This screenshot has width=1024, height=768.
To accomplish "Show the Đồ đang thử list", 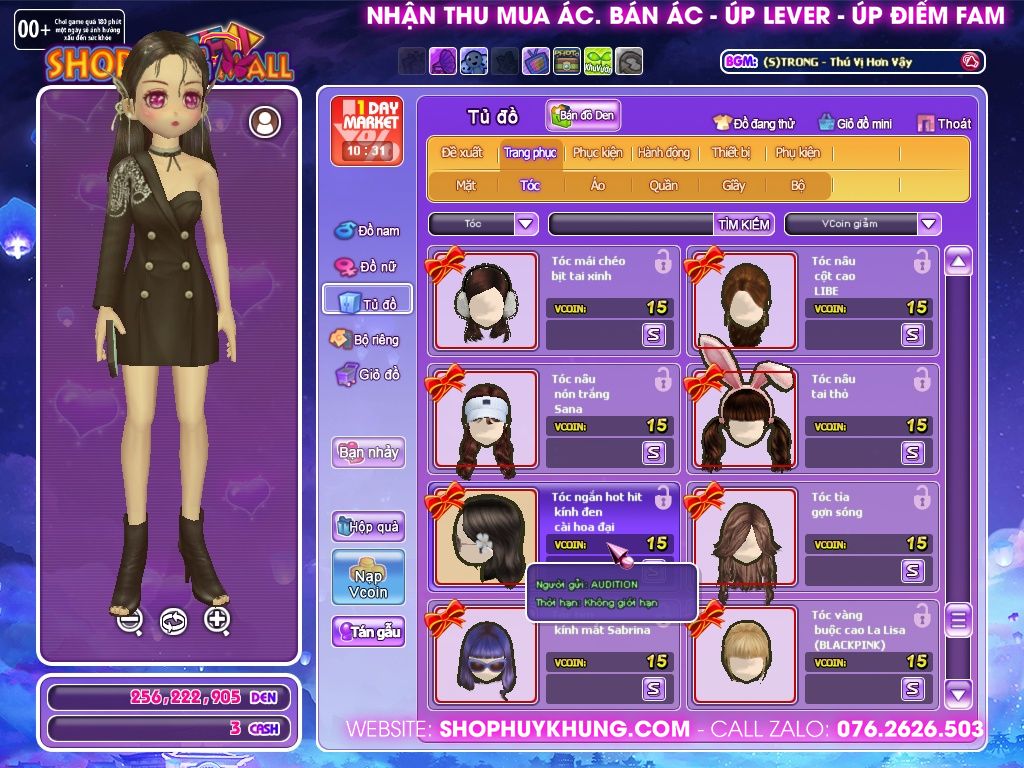I will click(x=754, y=124).
